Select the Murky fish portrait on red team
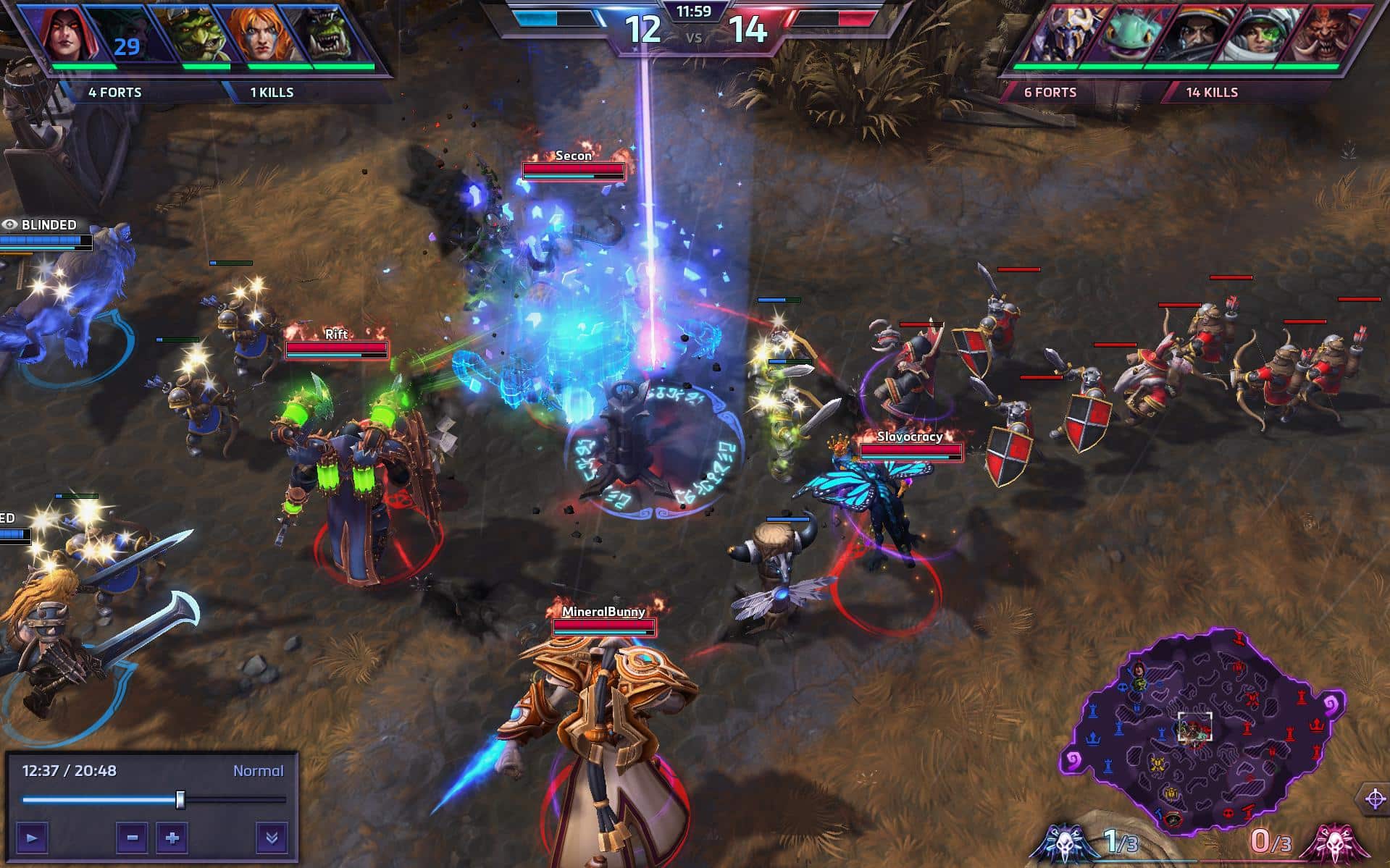The image size is (1390, 868). coord(1127,33)
